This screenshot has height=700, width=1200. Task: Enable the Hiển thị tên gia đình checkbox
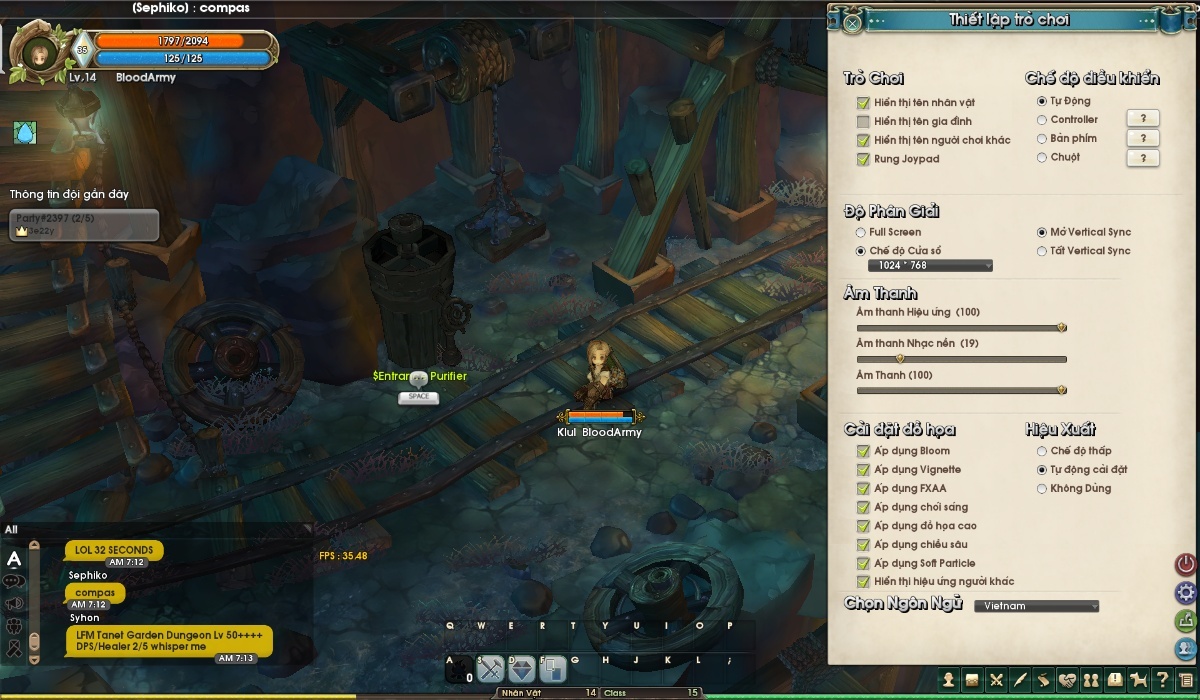coord(863,122)
